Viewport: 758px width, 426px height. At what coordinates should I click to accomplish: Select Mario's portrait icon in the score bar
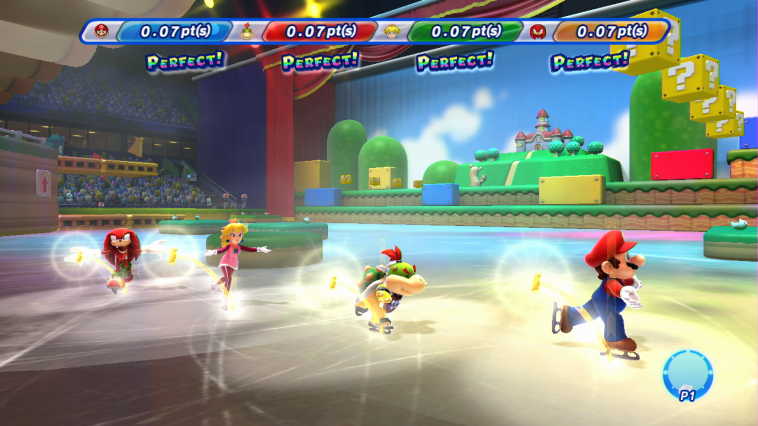101,31
